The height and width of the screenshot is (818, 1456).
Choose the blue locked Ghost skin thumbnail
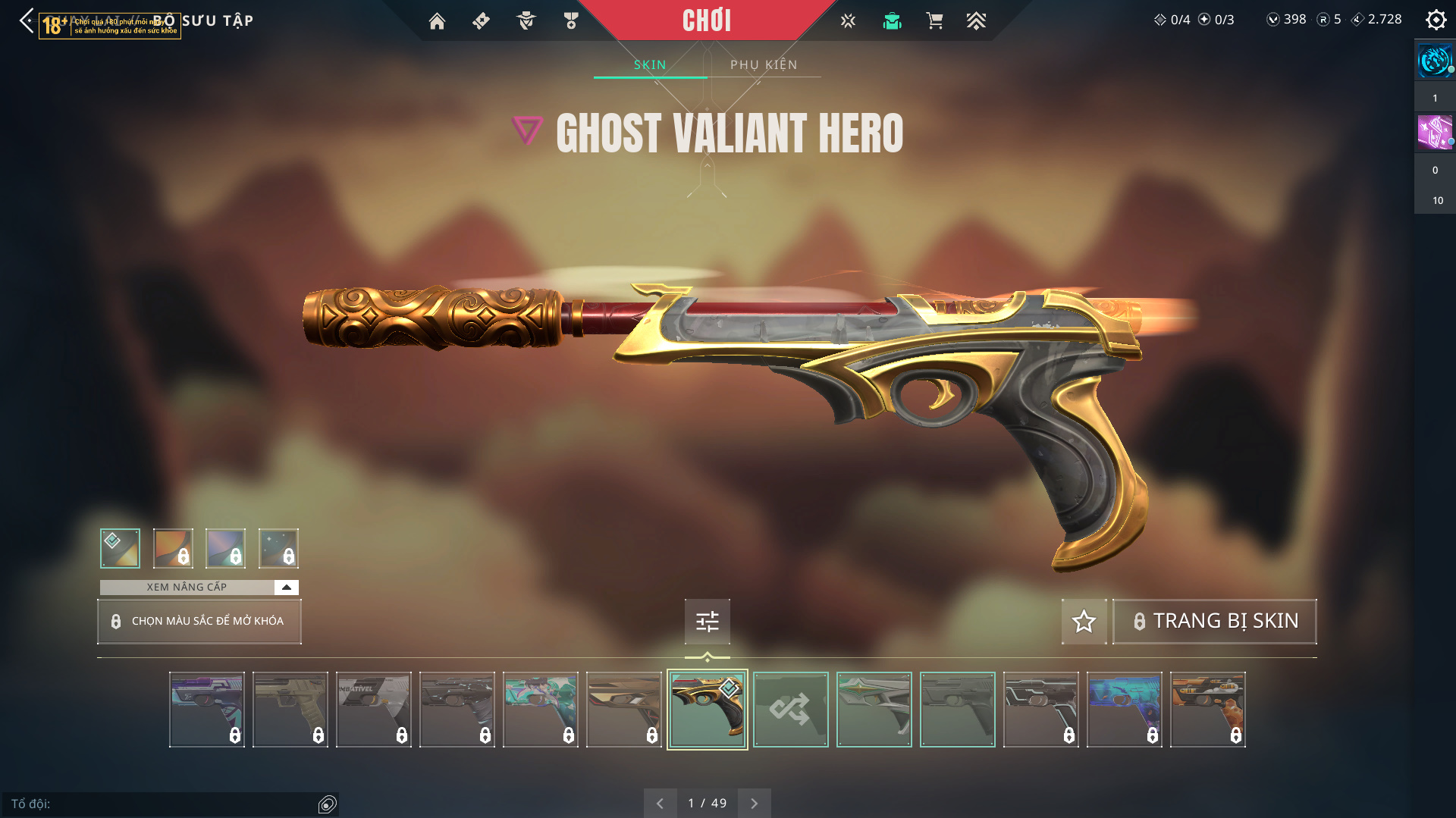[1124, 710]
